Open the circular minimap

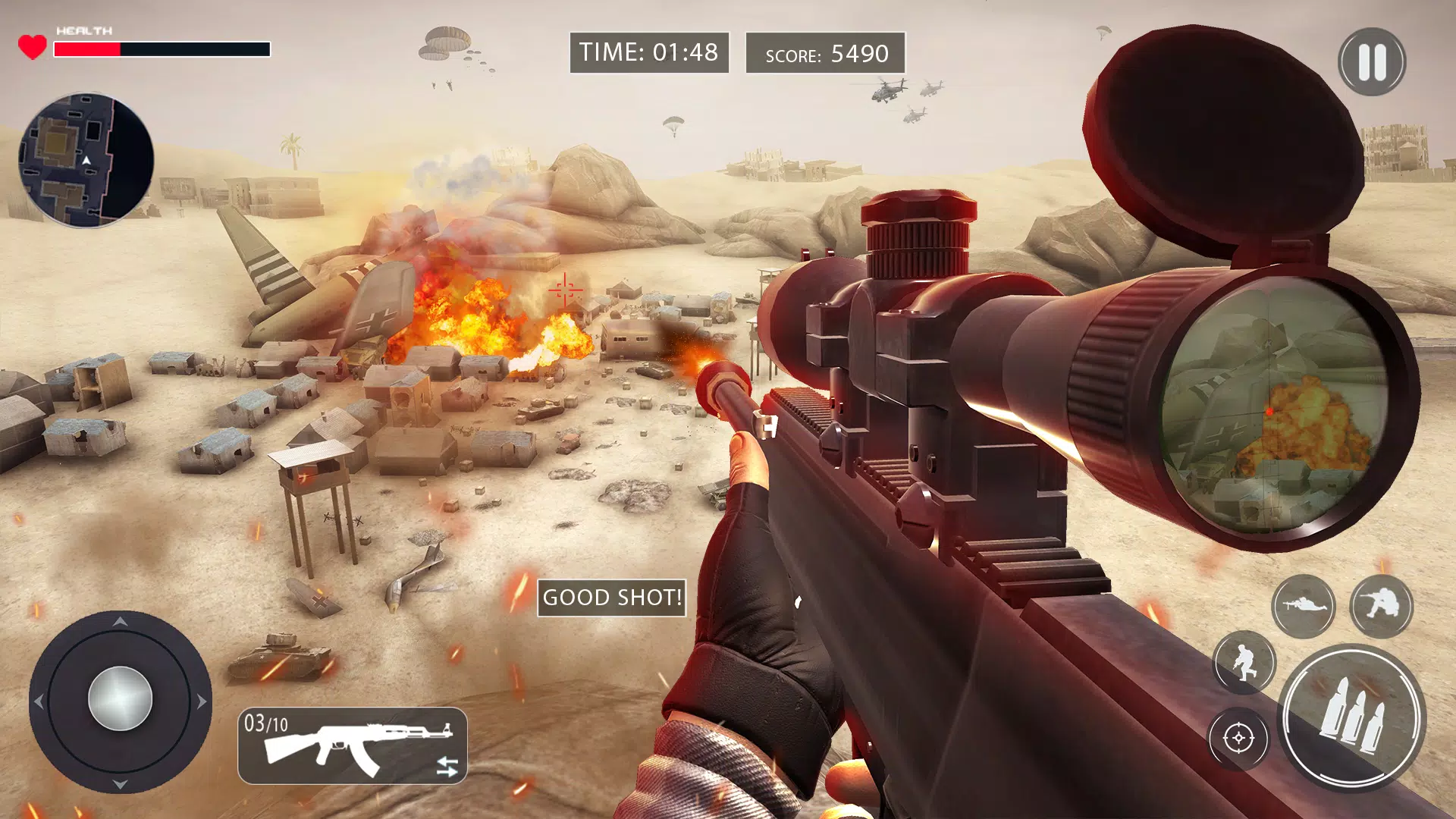(x=86, y=160)
